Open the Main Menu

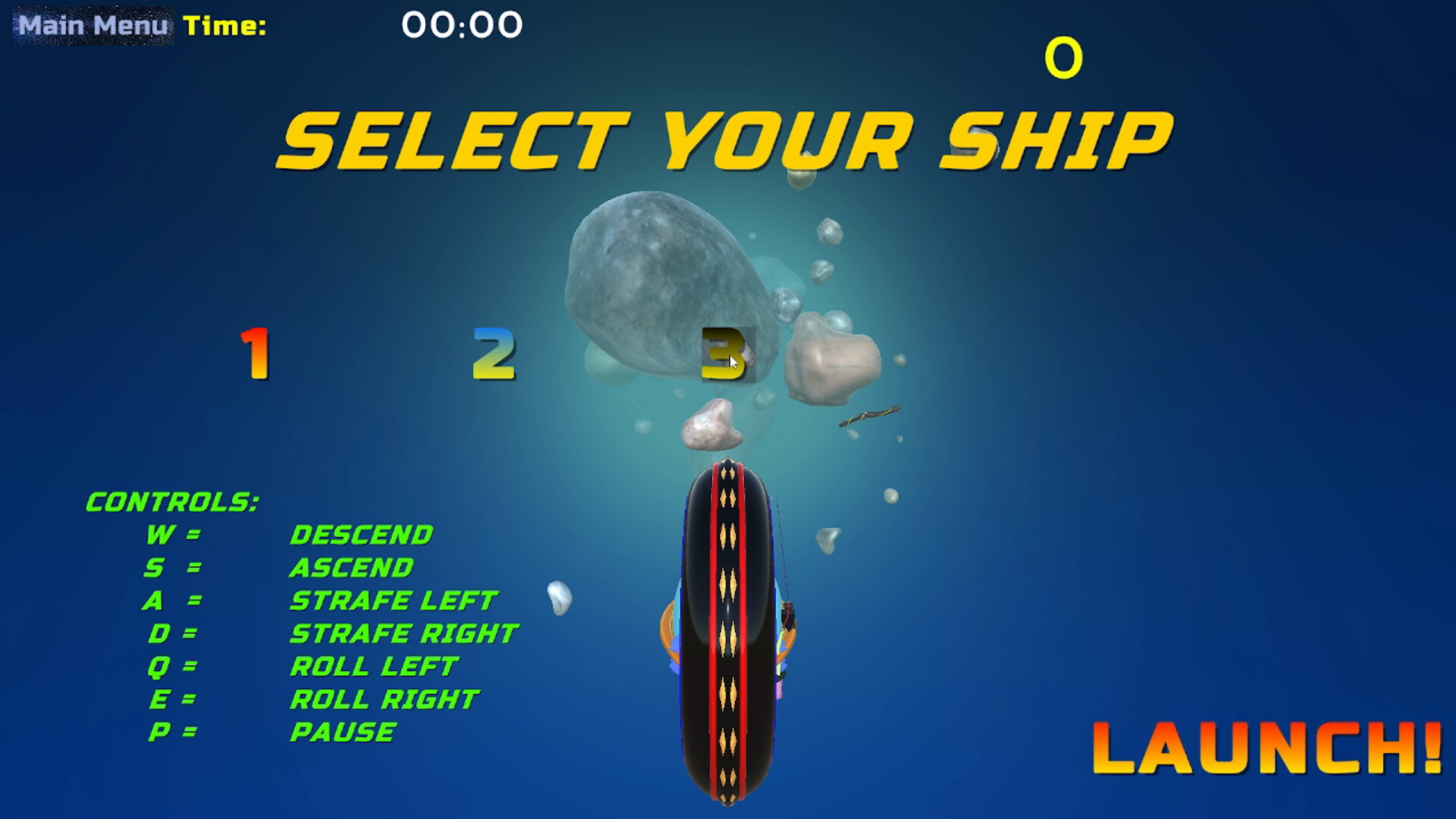coord(91,24)
